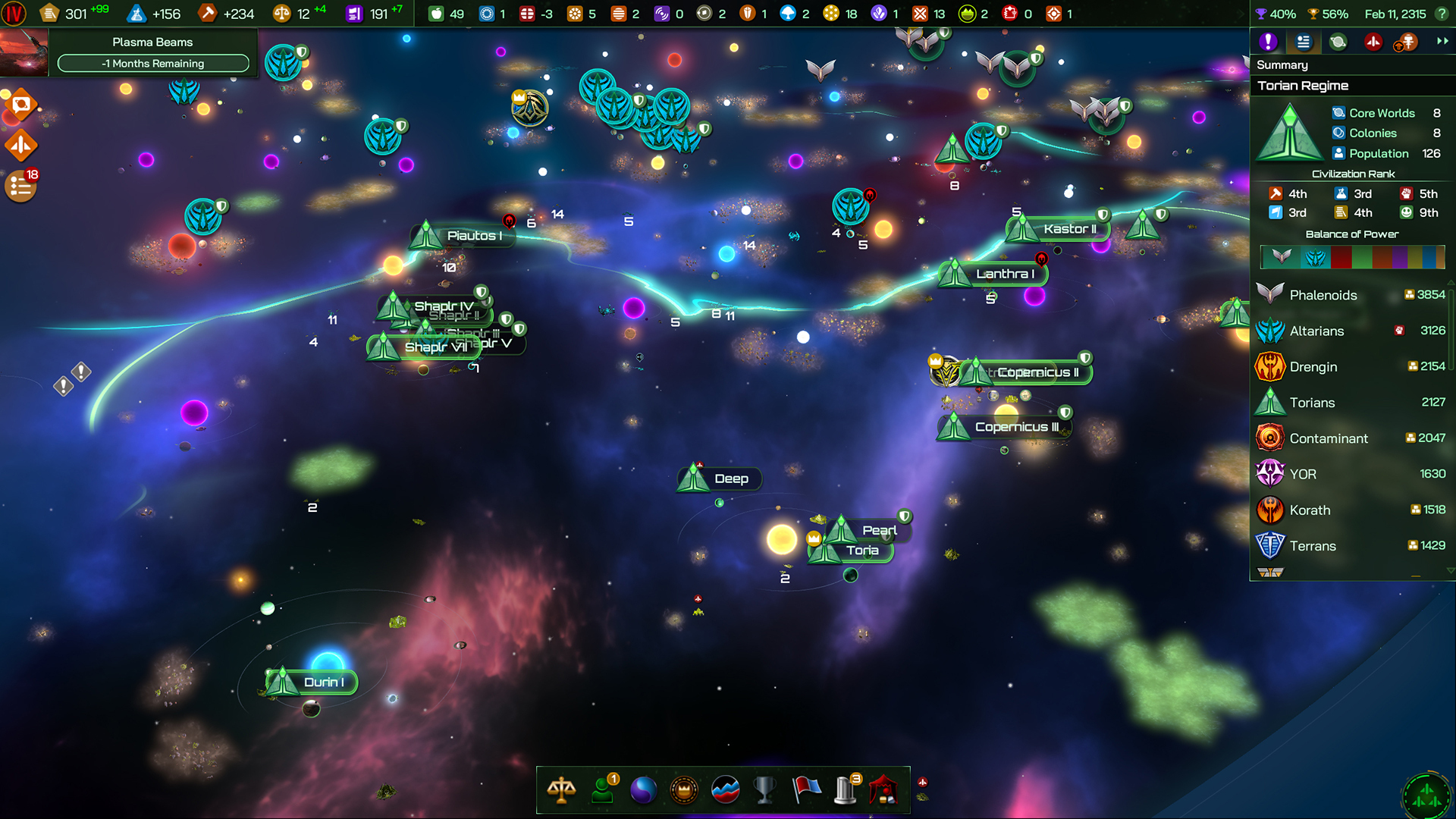Open the event list with badge 18
Screen dimensions: 1456x819
tap(20, 187)
